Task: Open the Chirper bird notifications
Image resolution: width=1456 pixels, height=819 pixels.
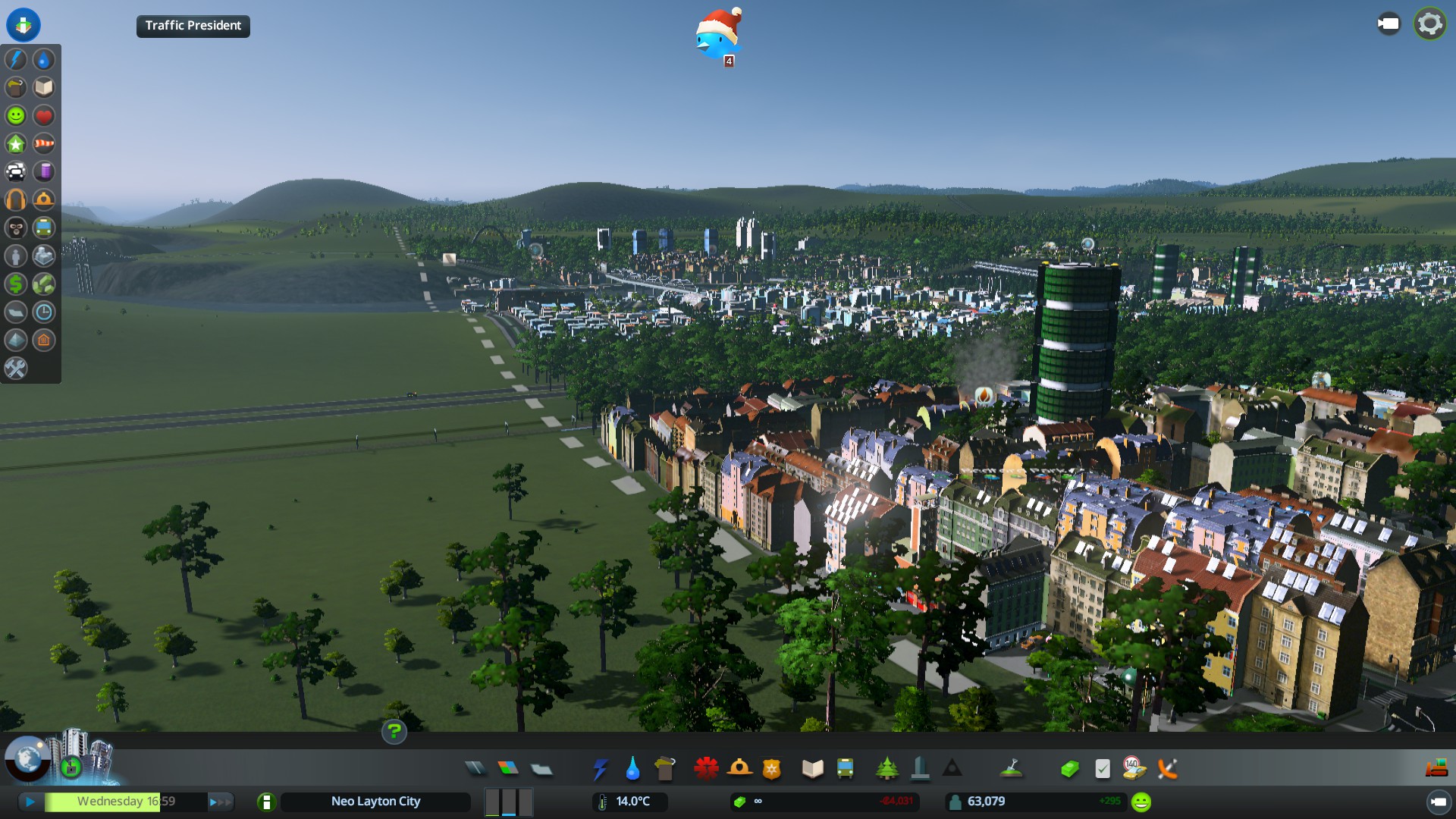Action: pyautogui.click(x=717, y=36)
